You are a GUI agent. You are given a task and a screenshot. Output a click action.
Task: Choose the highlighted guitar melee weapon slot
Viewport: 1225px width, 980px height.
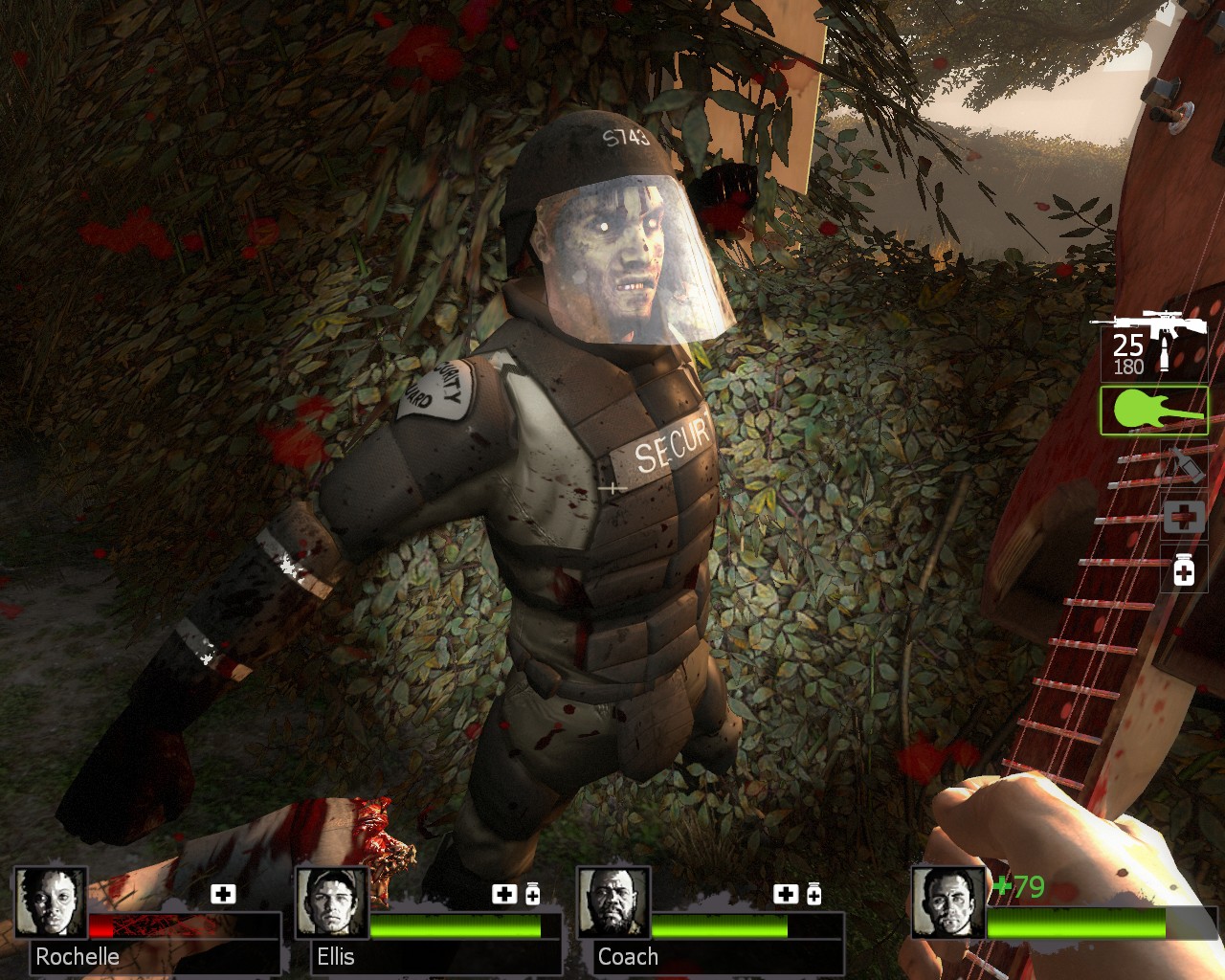[1154, 410]
